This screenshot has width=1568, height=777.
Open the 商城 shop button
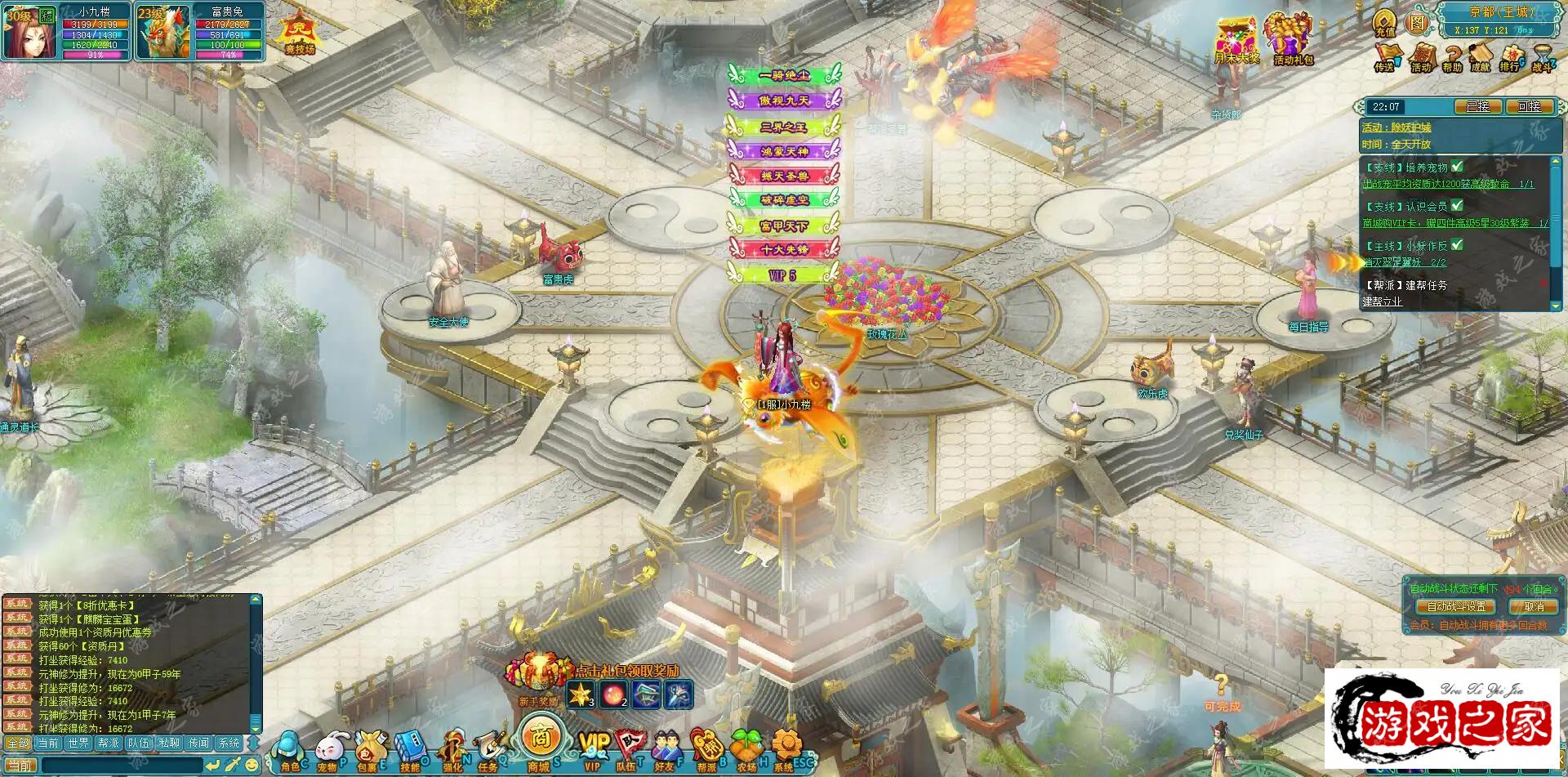pos(539,740)
